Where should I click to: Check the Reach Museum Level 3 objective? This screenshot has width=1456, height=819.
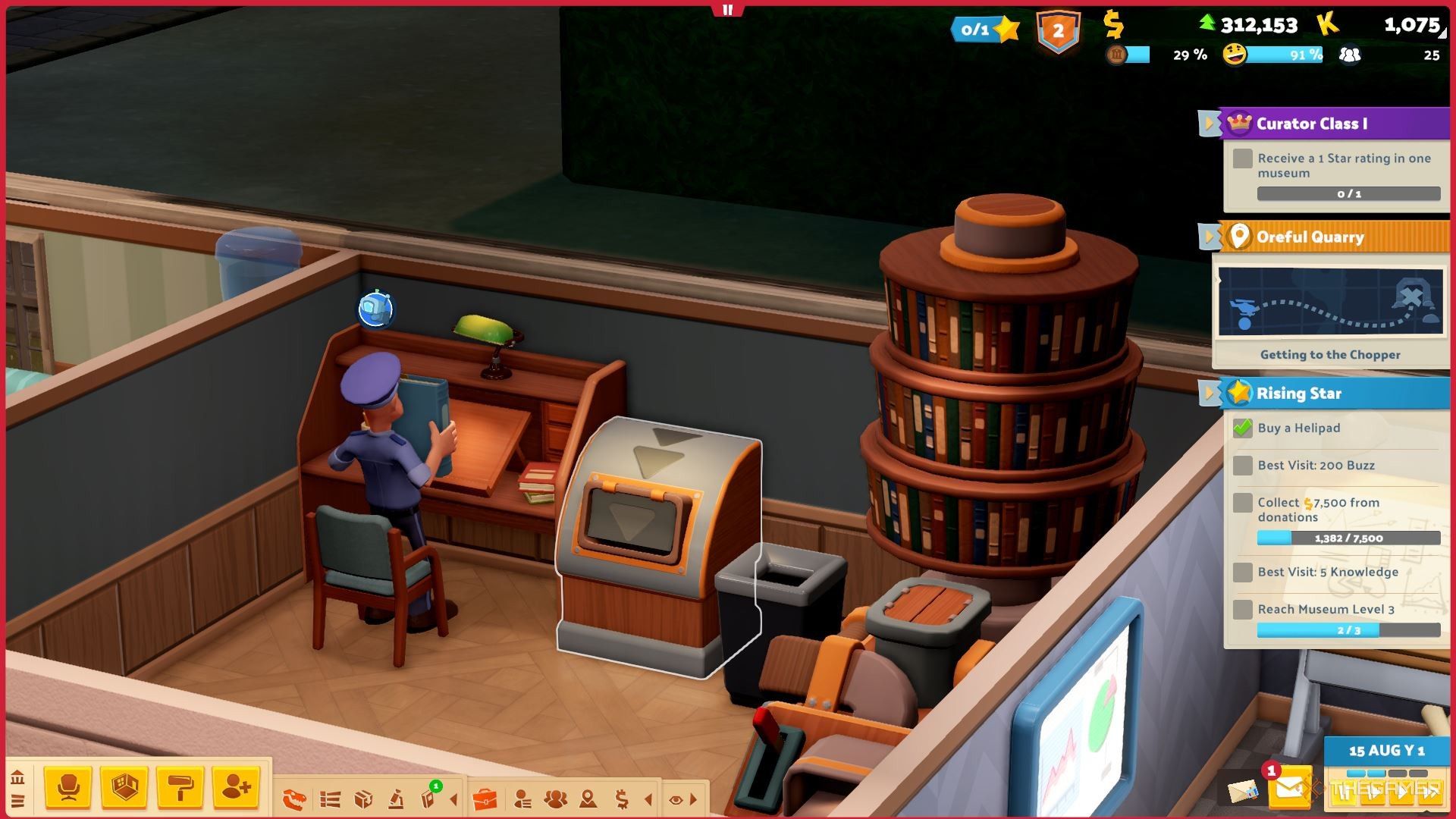[x=1241, y=609]
